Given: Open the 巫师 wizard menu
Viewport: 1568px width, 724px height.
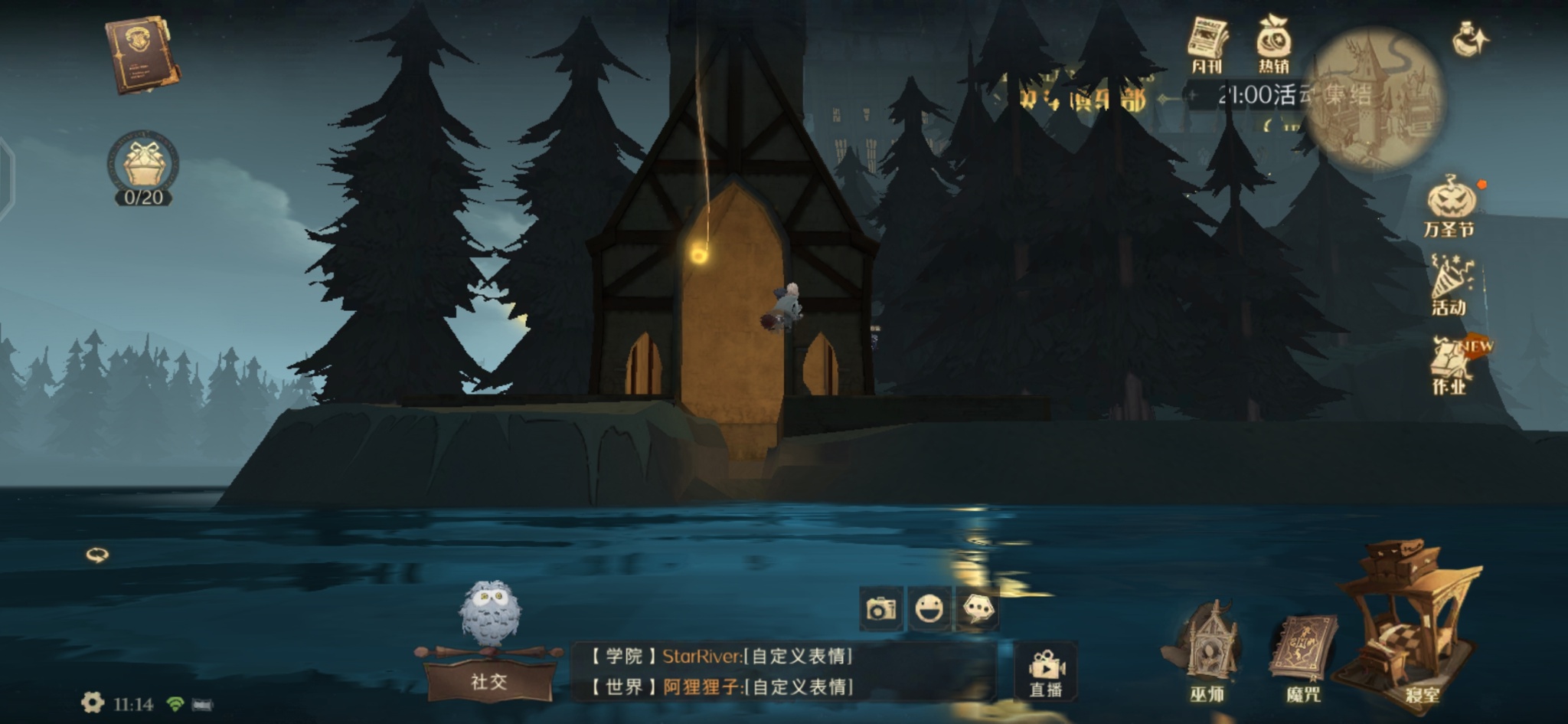Looking at the screenshot, I should coord(1207,651).
